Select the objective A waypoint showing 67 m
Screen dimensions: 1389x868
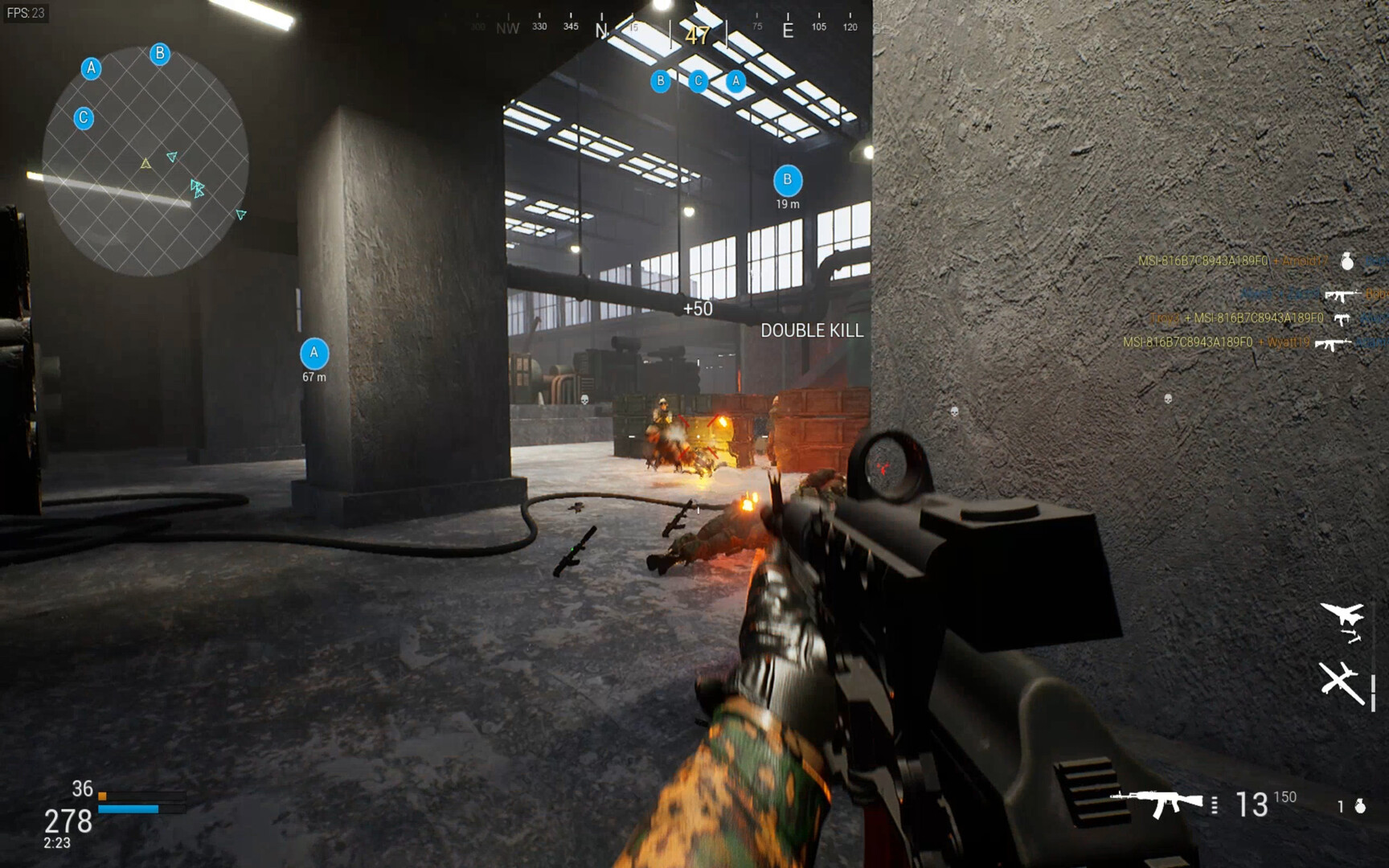point(314,354)
